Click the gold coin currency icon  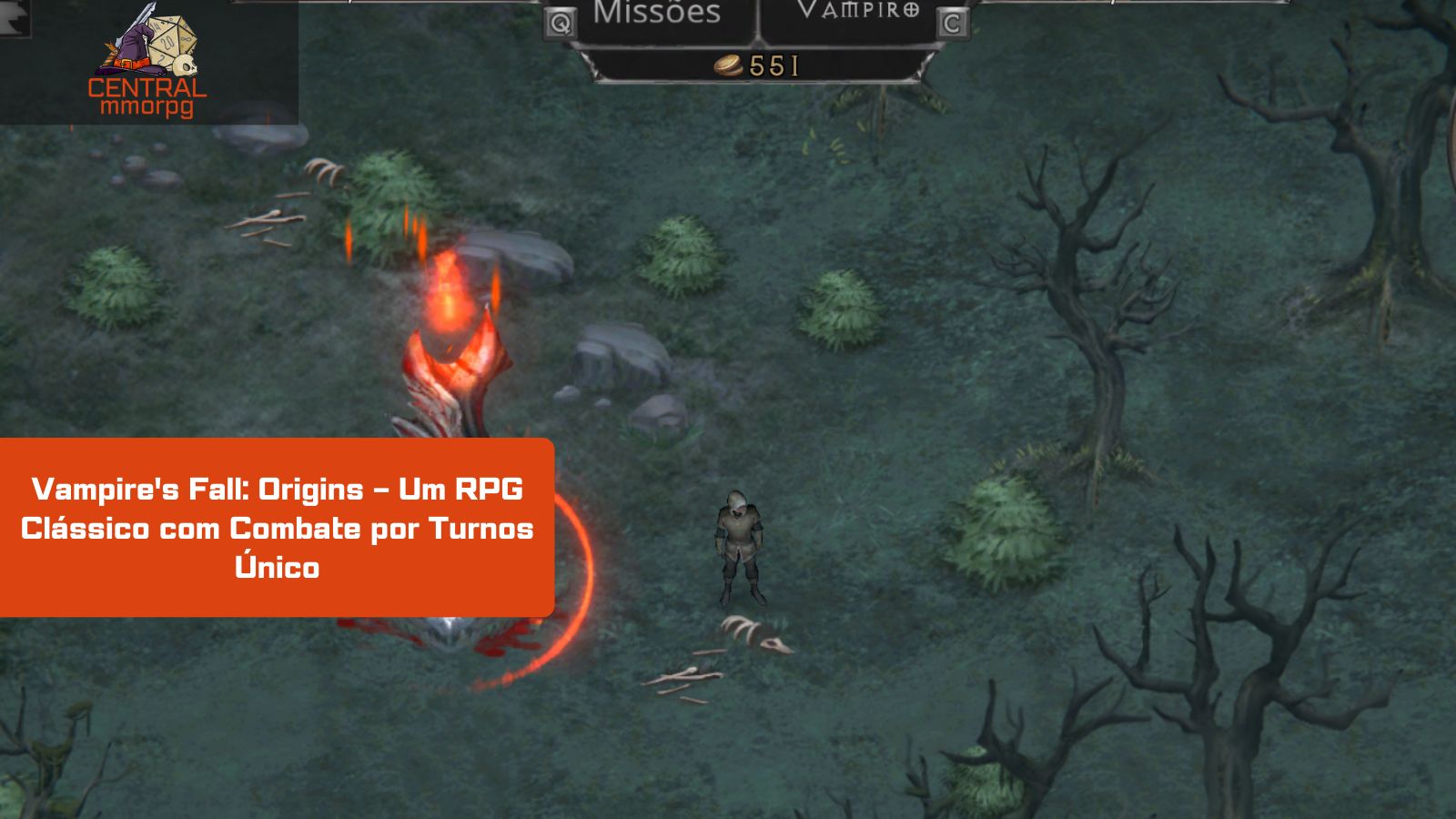725,66
